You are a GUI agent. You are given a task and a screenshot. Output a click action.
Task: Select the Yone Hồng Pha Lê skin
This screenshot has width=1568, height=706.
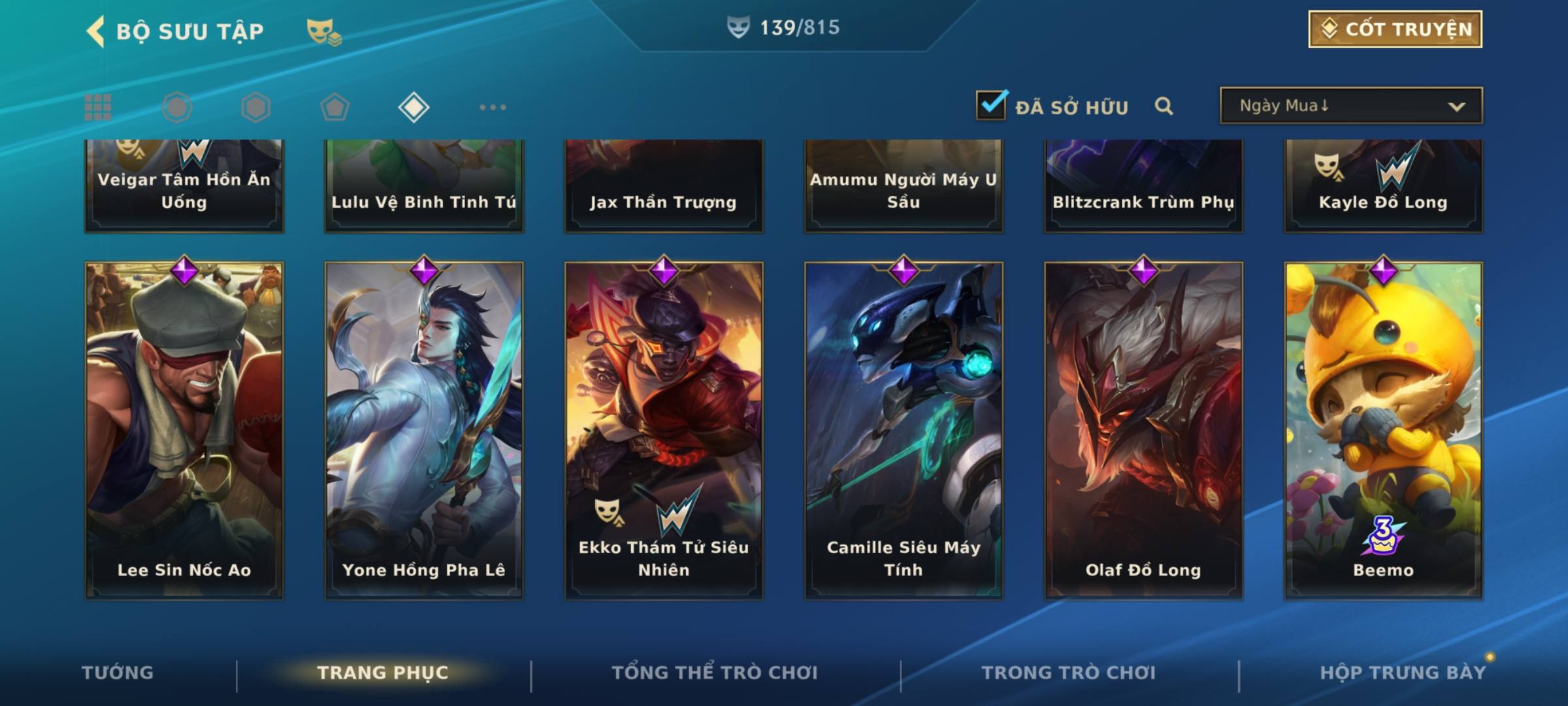424,430
